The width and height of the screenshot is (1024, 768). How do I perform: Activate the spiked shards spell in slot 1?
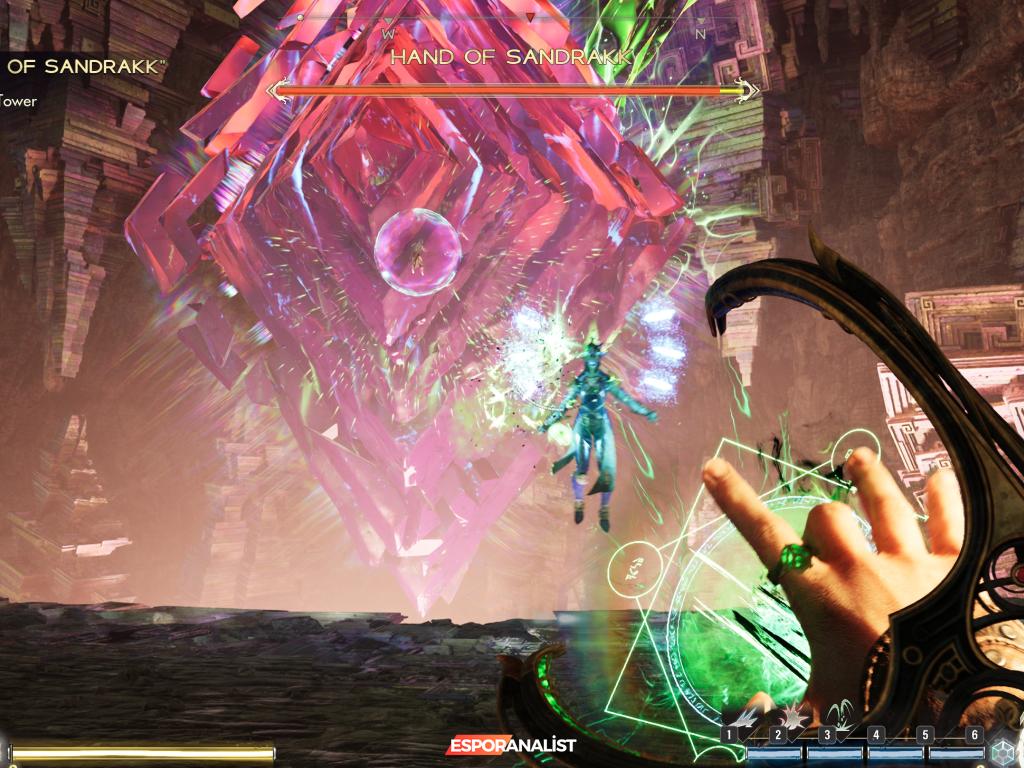pyautogui.click(x=748, y=715)
